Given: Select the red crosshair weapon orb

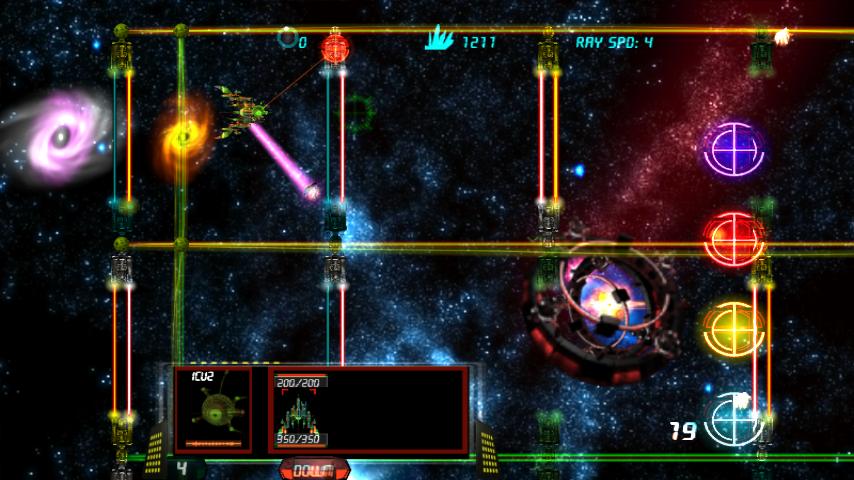Looking at the screenshot, I should pos(733,238).
